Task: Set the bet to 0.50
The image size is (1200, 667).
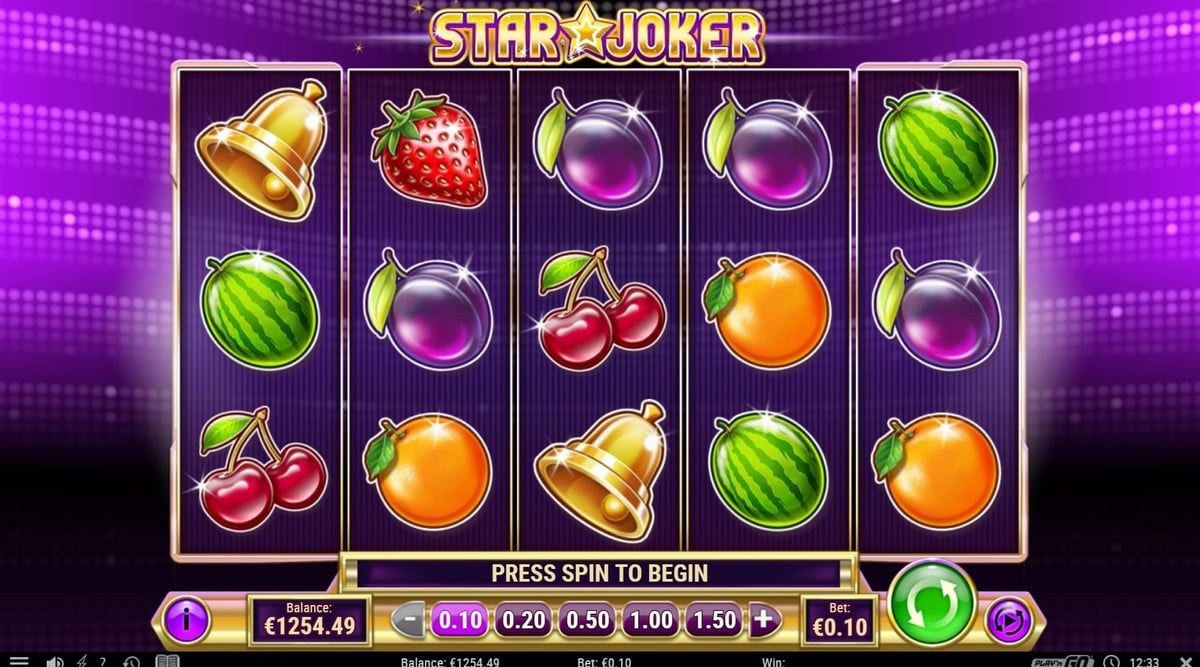Action: click(x=587, y=620)
